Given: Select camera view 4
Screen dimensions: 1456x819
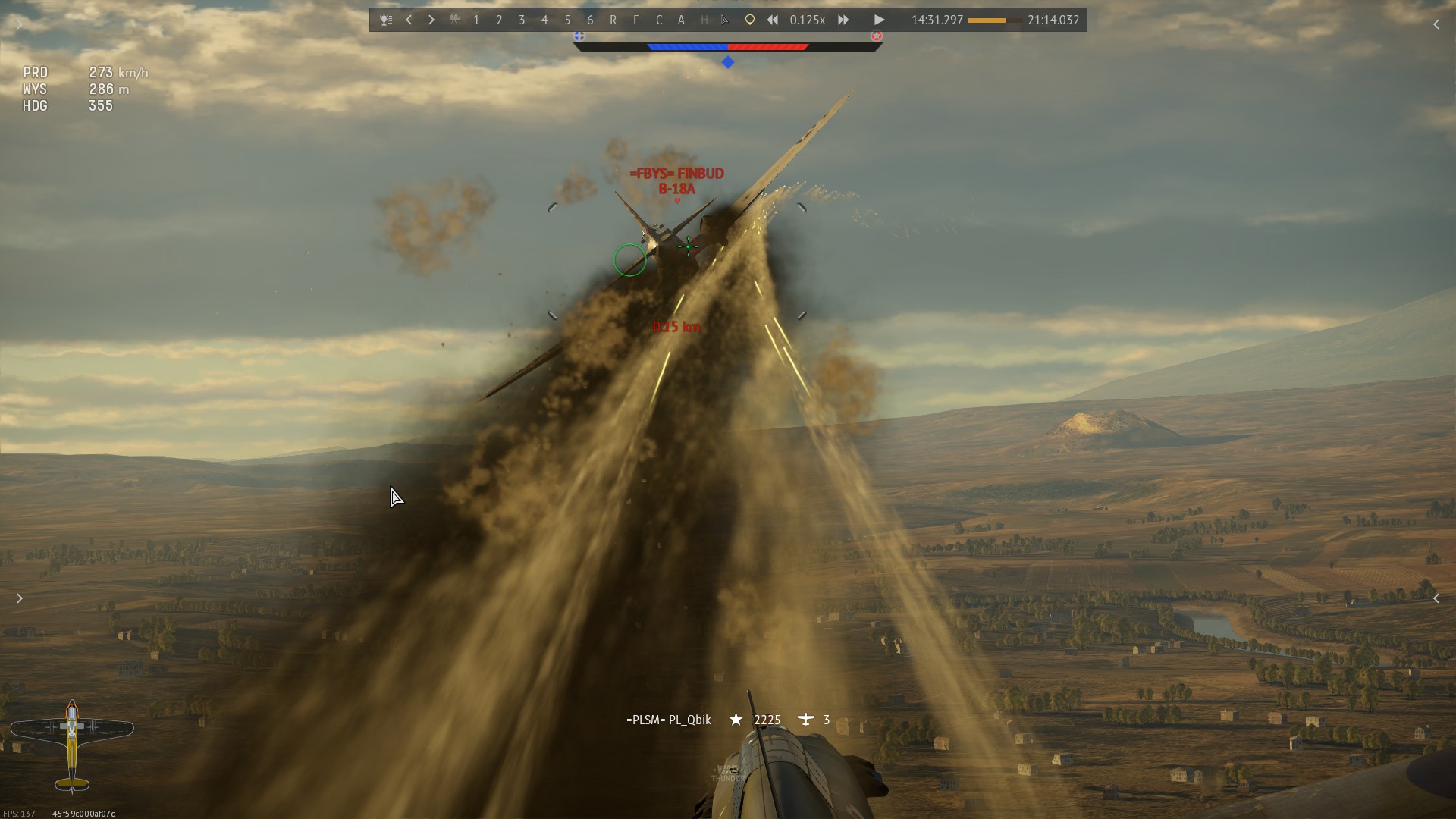Looking at the screenshot, I should coord(544,20).
